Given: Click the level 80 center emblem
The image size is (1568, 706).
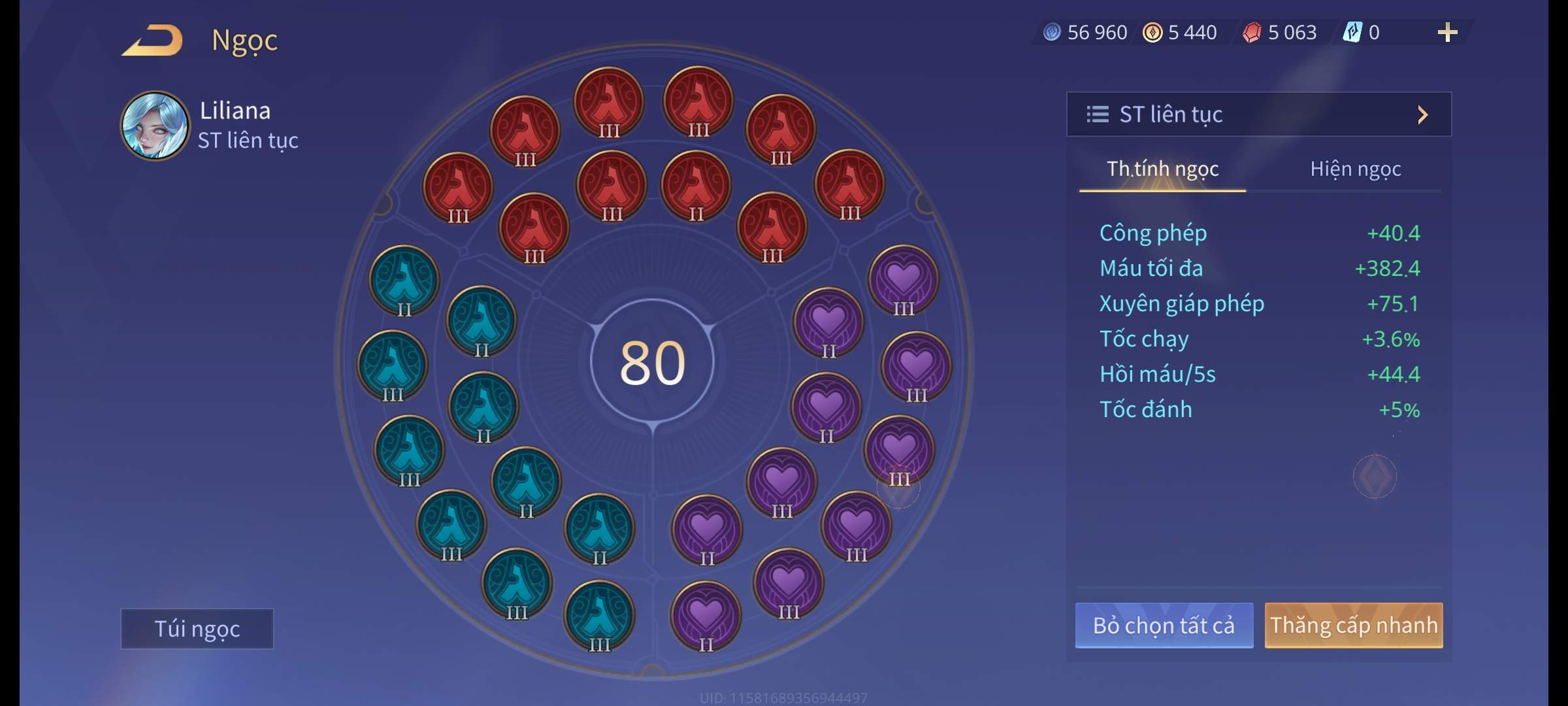Looking at the screenshot, I should coord(652,362).
